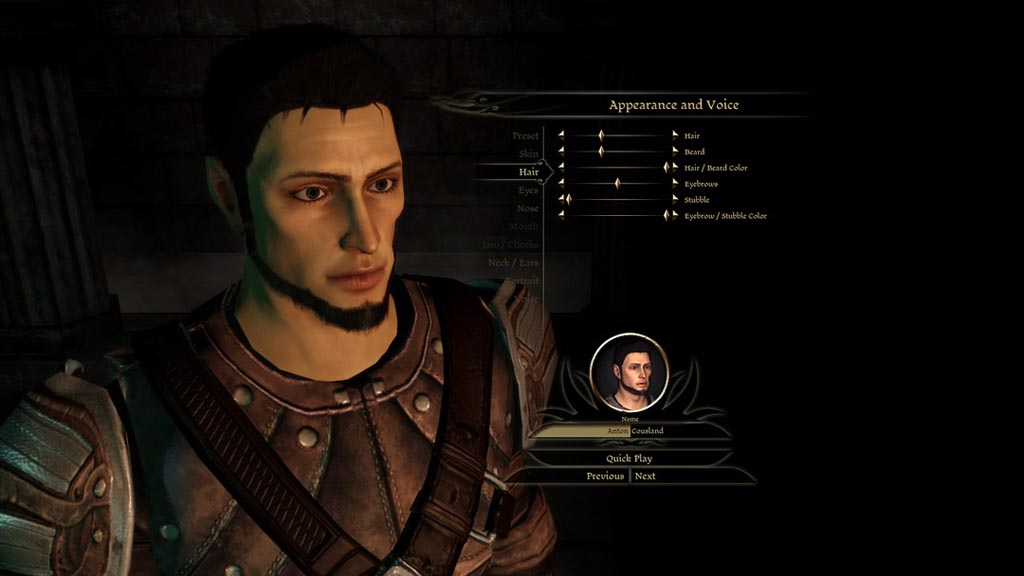Click the Beard slider handle
This screenshot has width=1024, height=576.
pyautogui.click(x=601, y=151)
